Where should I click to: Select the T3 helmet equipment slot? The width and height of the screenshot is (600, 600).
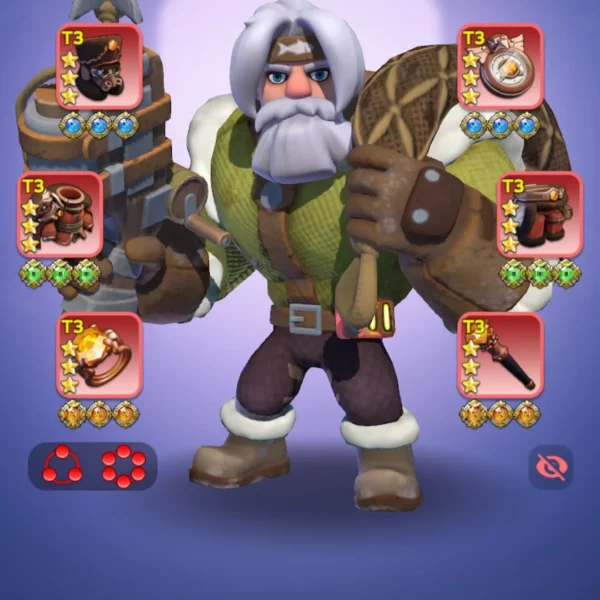(x=99, y=67)
